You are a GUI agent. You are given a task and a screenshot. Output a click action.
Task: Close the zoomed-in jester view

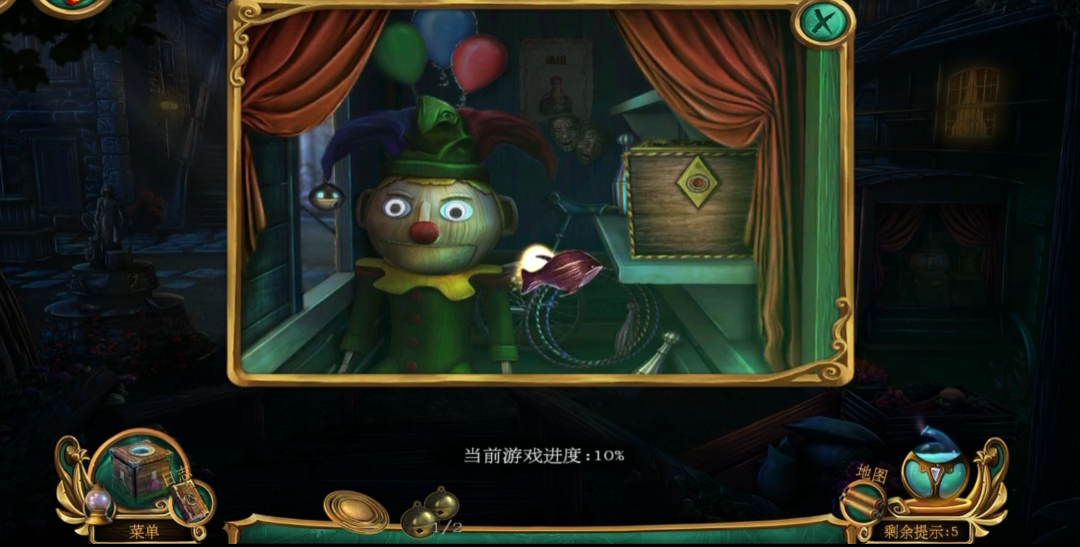(823, 22)
